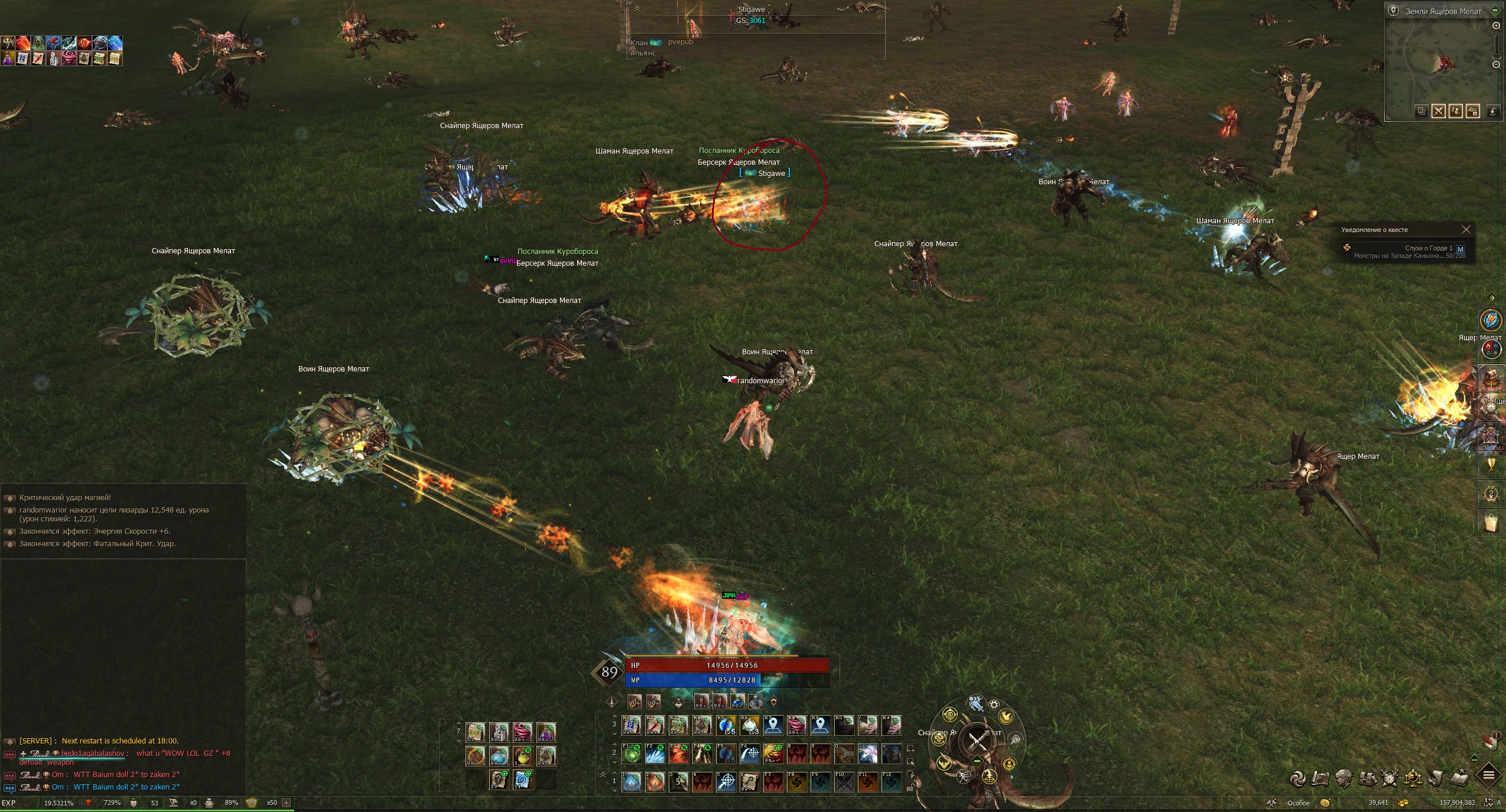
Task: Open the shopping bag store icon
Action: tap(1490, 523)
